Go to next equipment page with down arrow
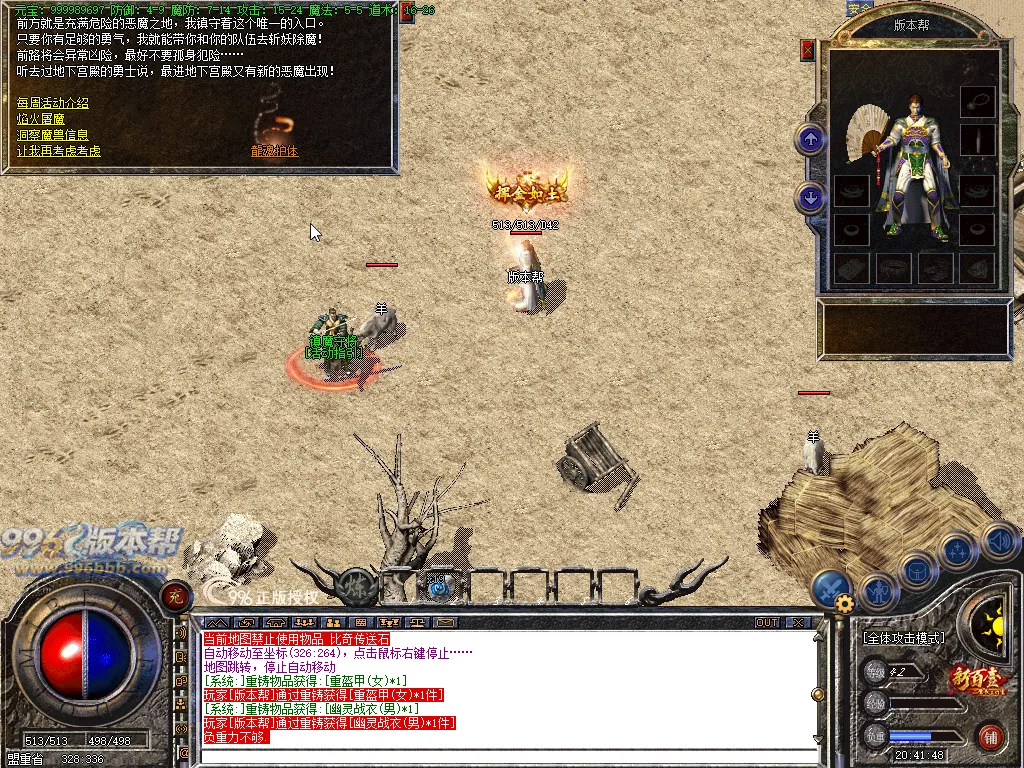This screenshot has width=1024, height=768. click(810, 198)
